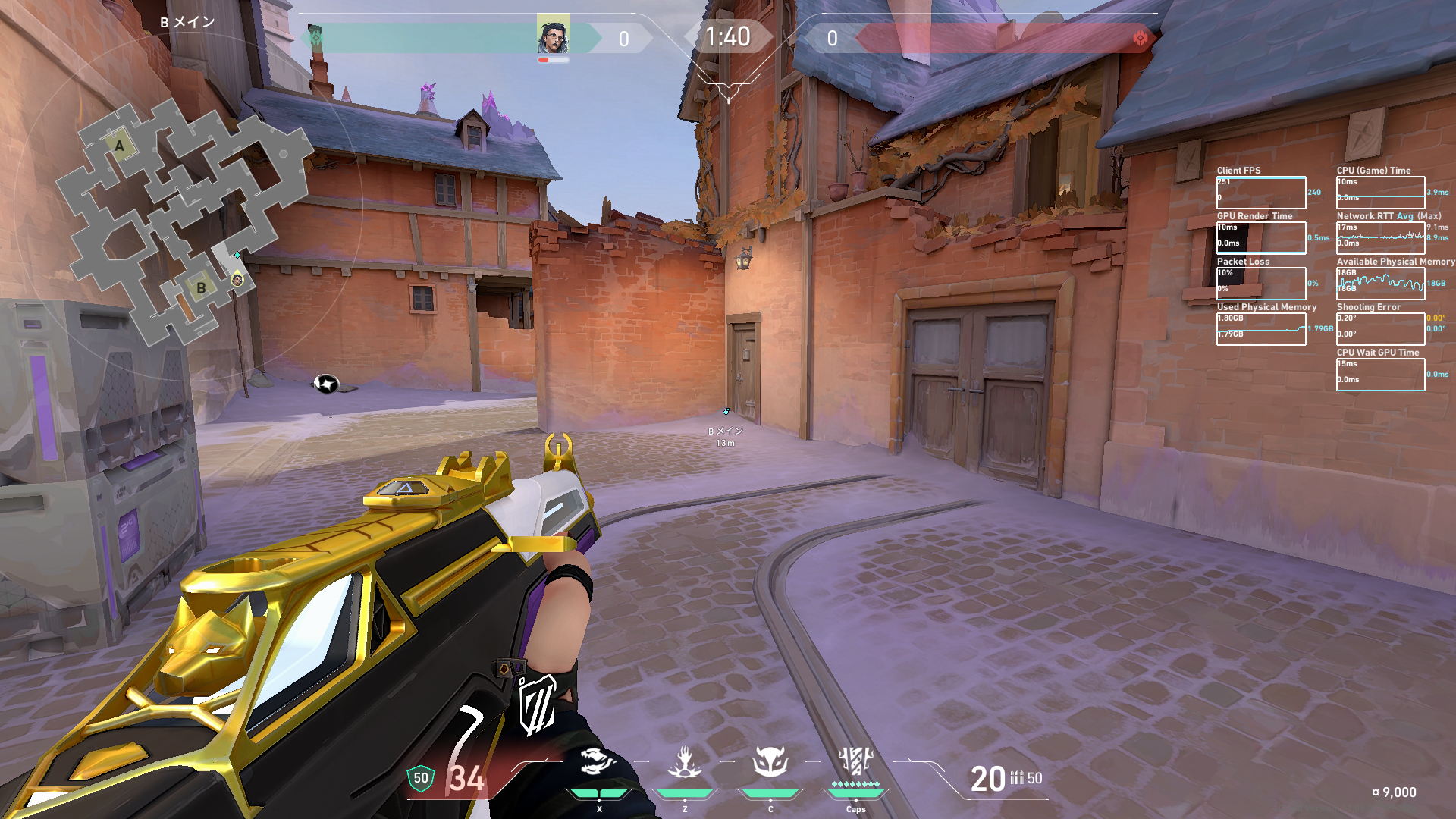Select the agent portrait in top bar

553,36
